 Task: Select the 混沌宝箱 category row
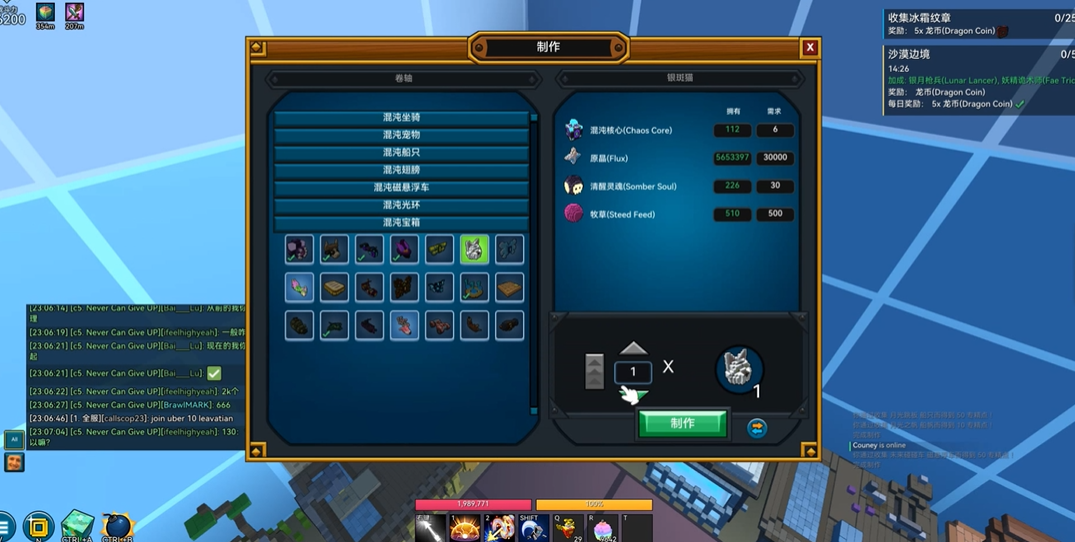coord(401,223)
